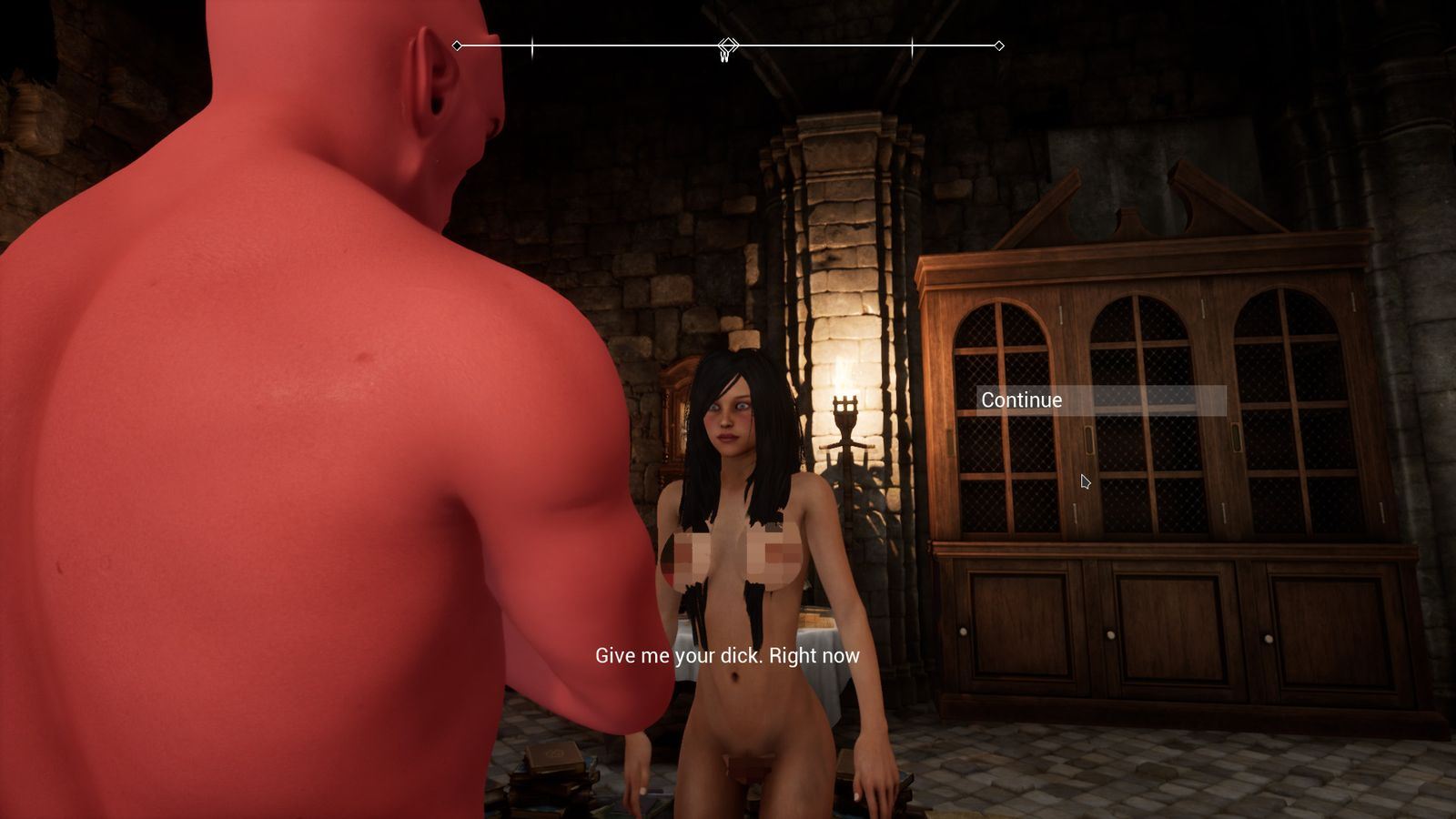Image resolution: width=1456 pixels, height=819 pixels.
Task: Click the dialogue text line at screen bottom
Action: tap(728, 654)
